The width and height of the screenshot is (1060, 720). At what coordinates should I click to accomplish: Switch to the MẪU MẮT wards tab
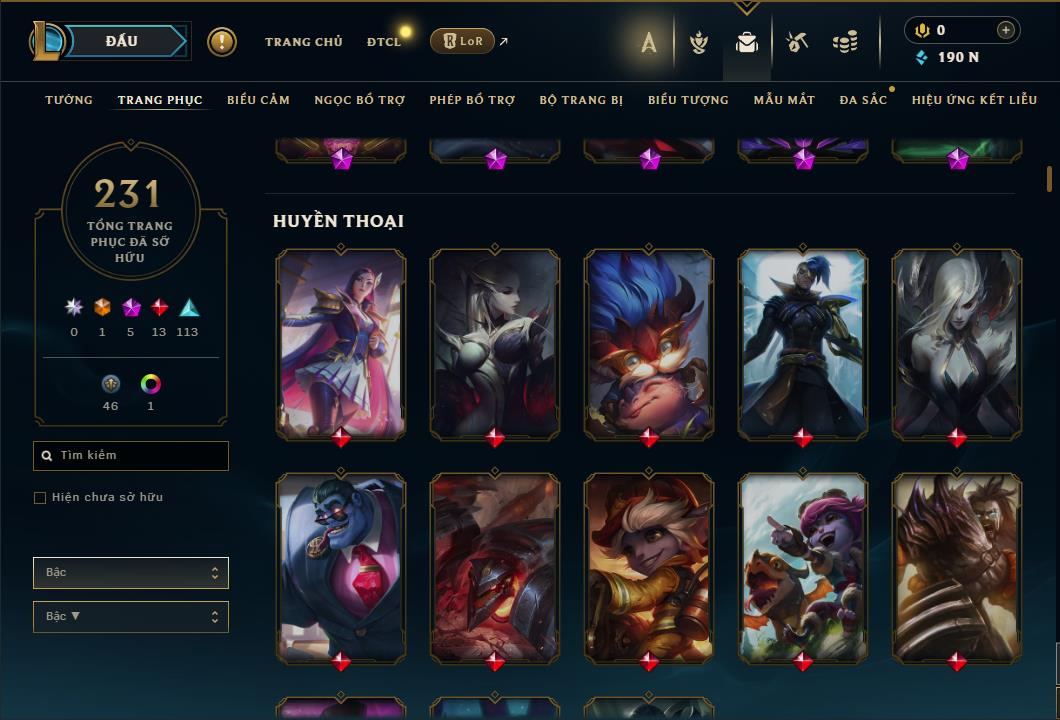point(784,100)
